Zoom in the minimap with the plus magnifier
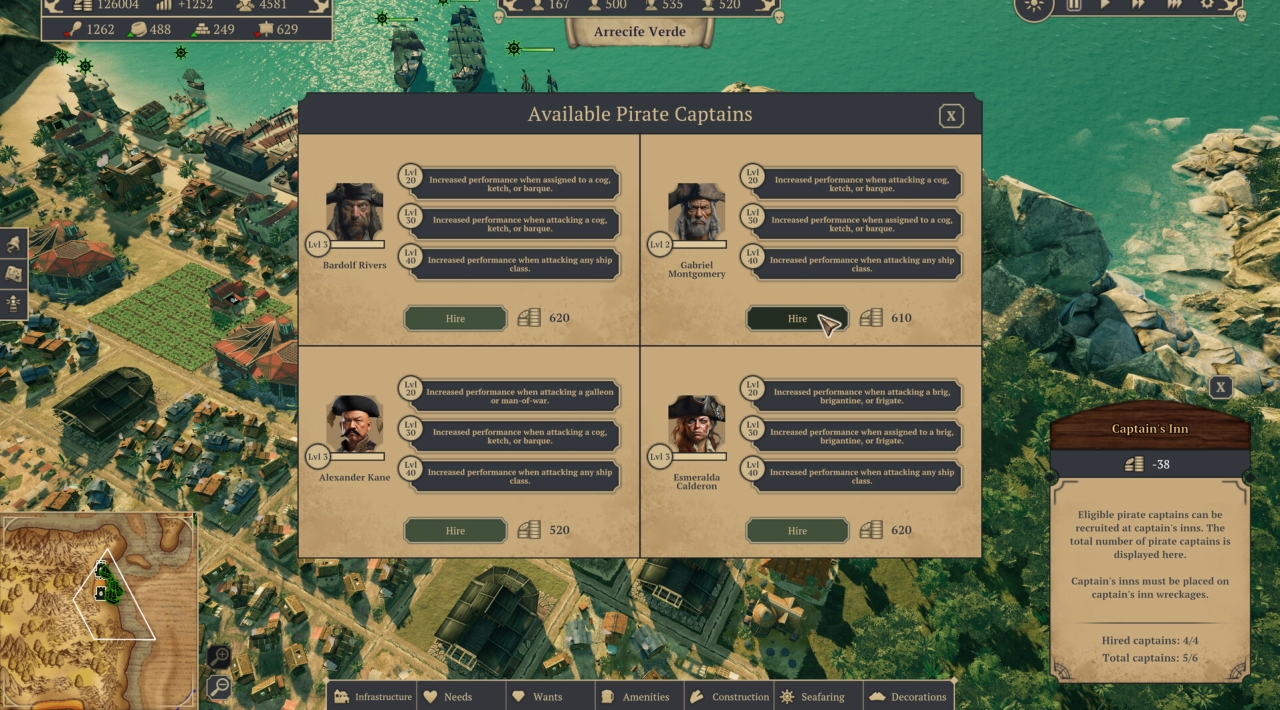 219,657
